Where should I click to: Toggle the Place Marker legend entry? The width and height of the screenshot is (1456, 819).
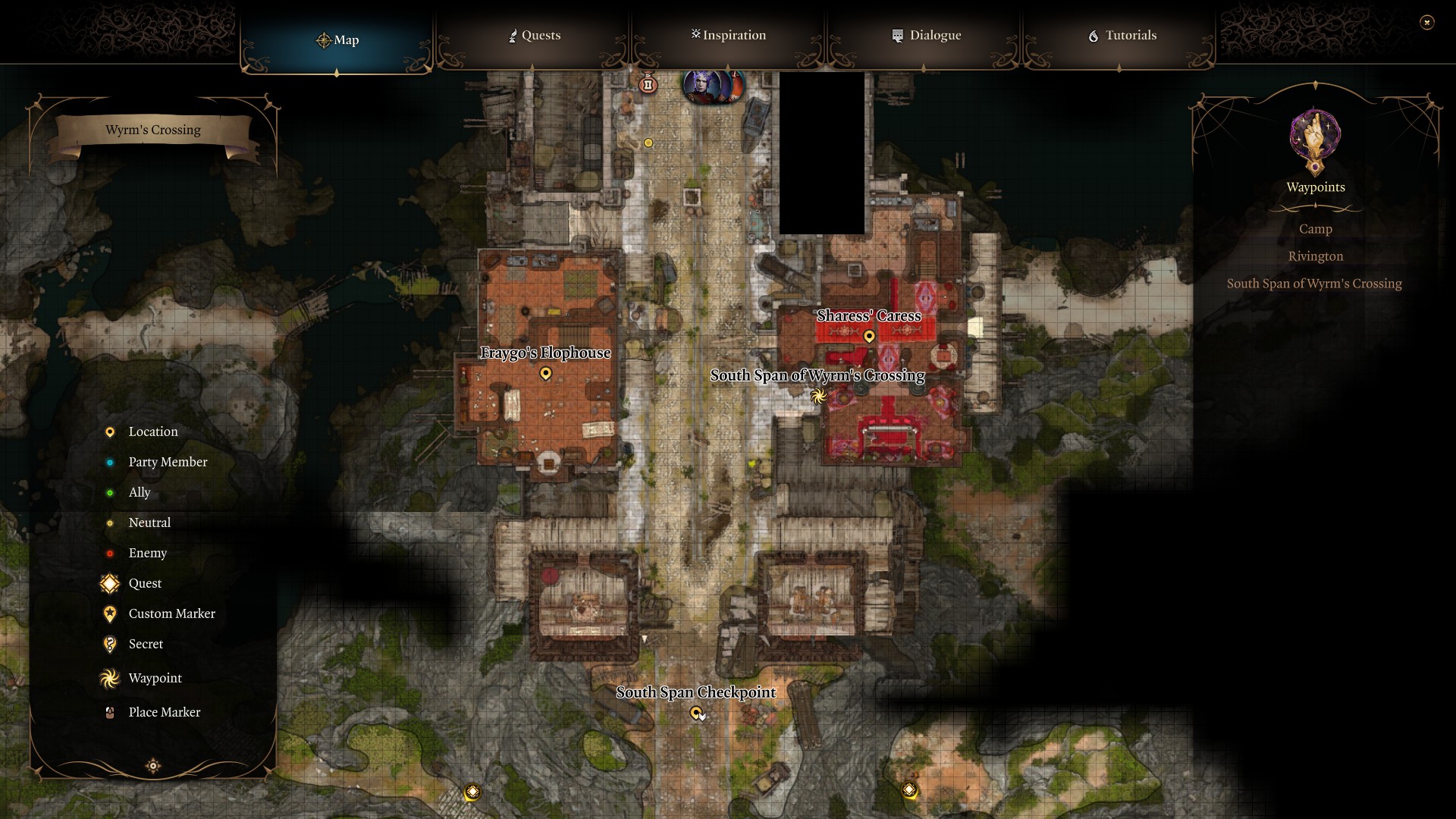coord(164,712)
